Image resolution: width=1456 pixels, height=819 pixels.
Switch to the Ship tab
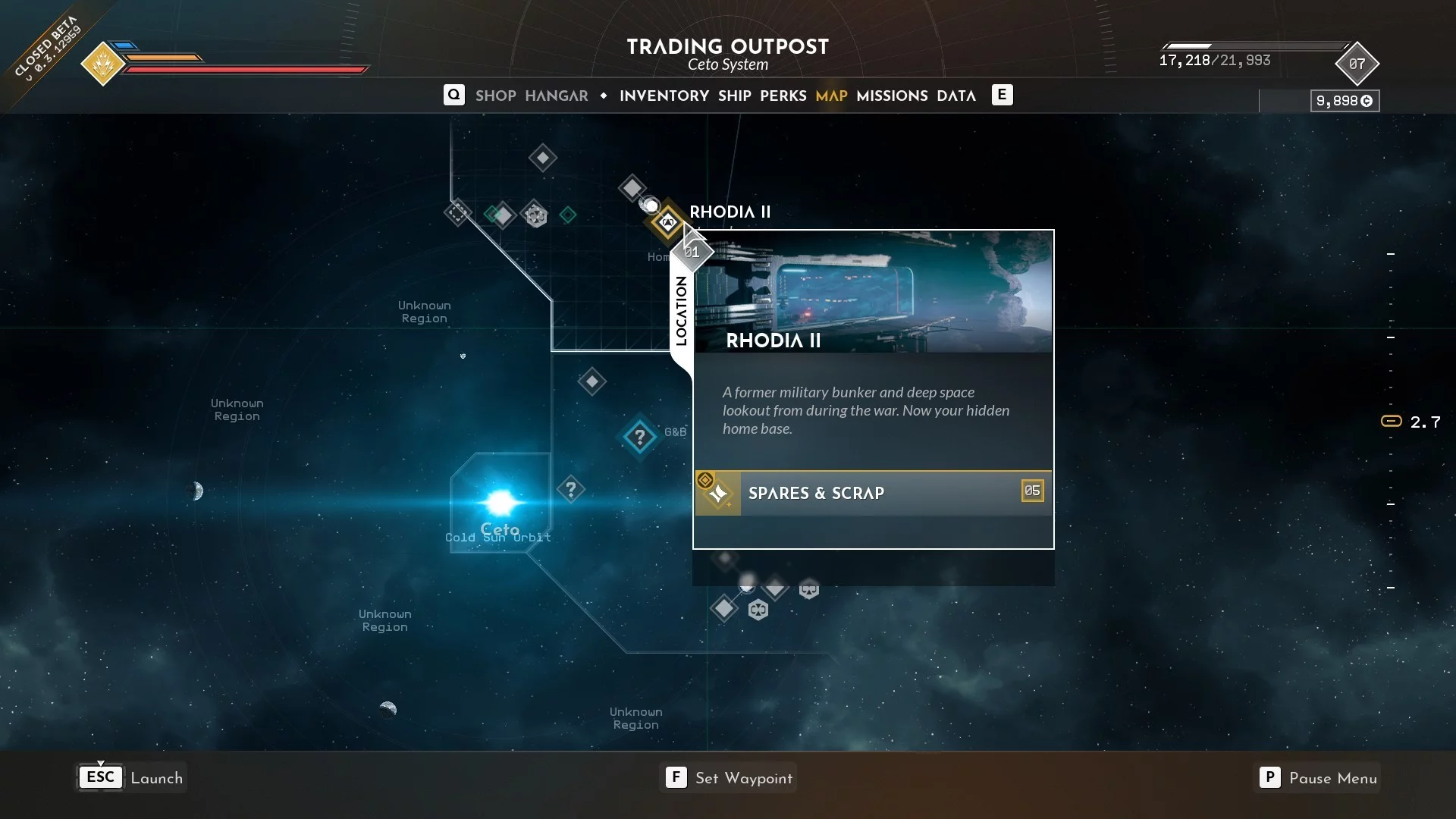coord(734,96)
